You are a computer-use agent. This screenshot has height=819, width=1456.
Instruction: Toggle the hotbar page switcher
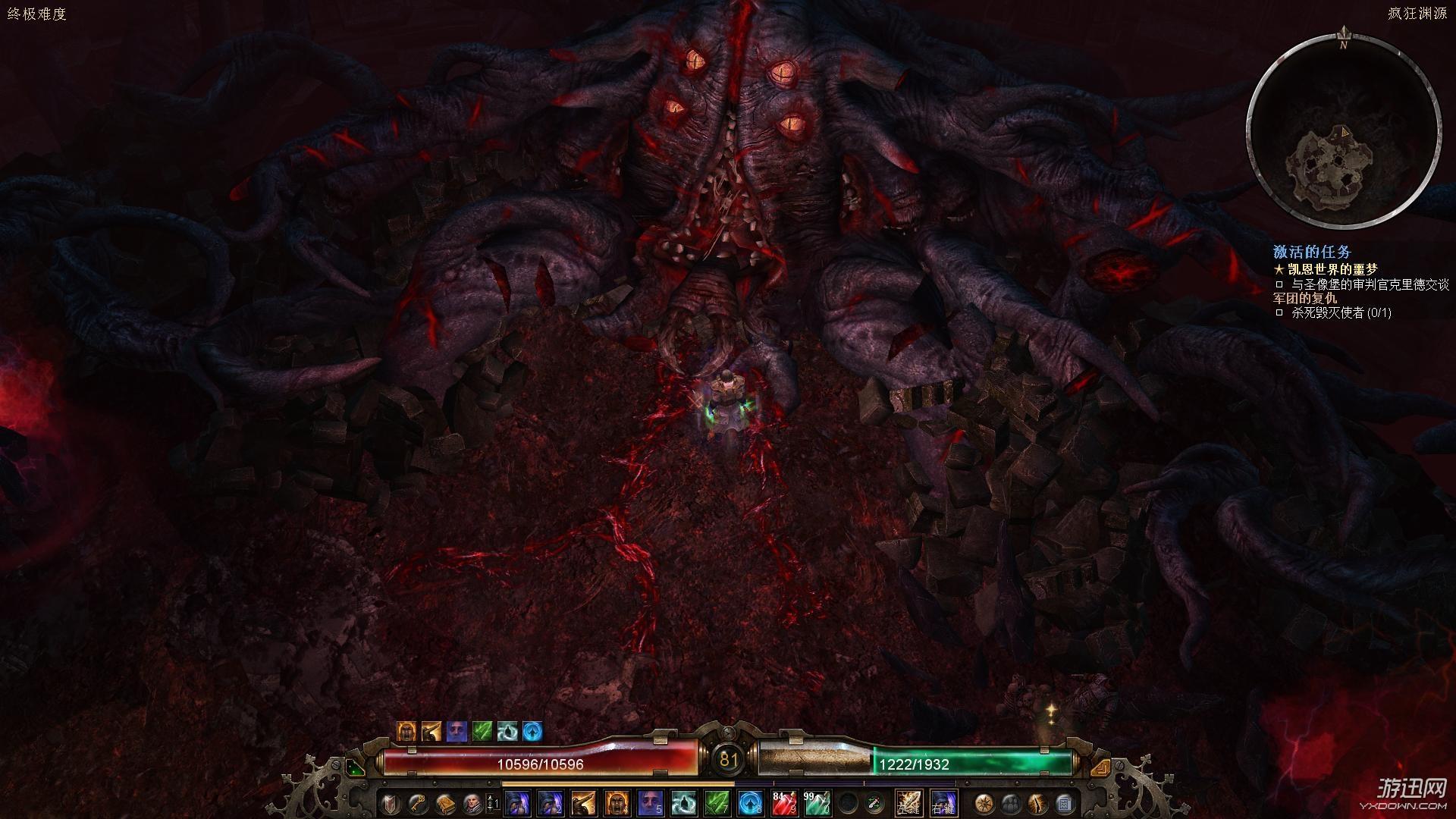pos(493,803)
